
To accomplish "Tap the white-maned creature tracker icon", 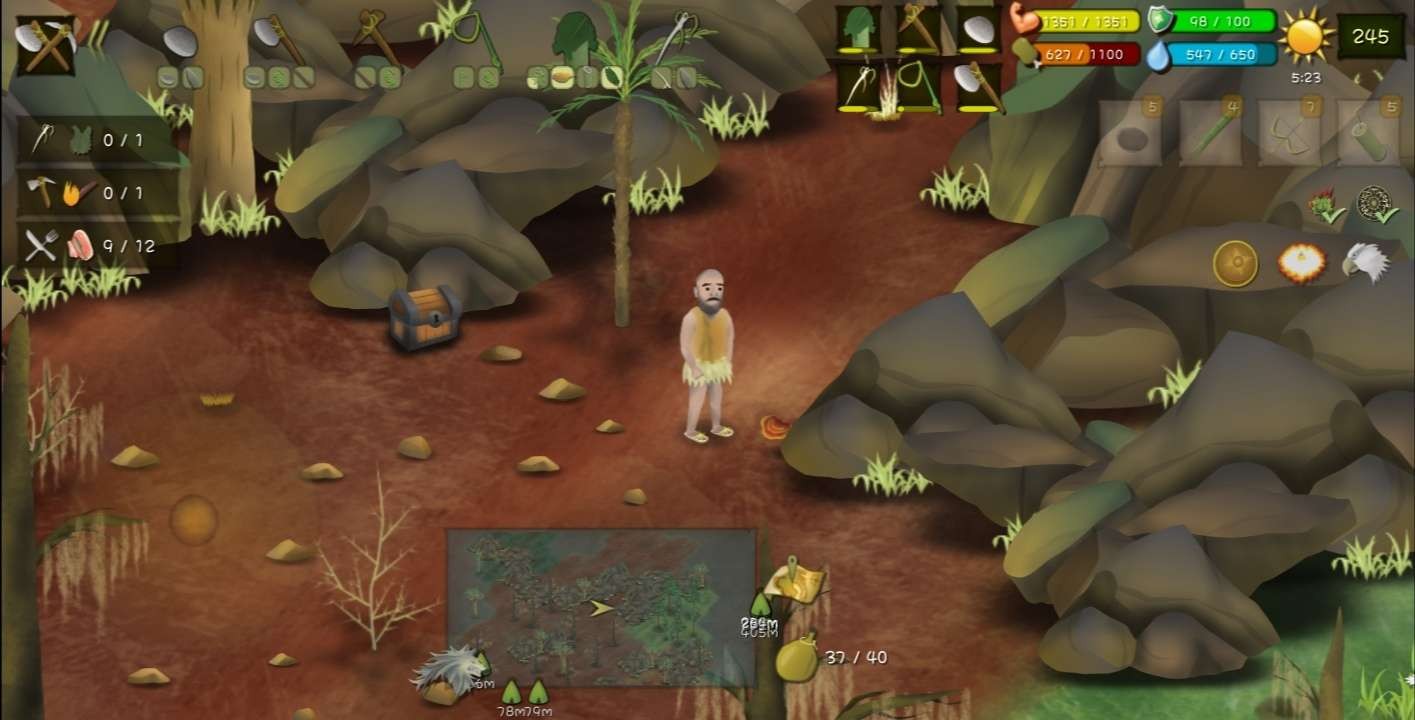I will click(x=452, y=672).
